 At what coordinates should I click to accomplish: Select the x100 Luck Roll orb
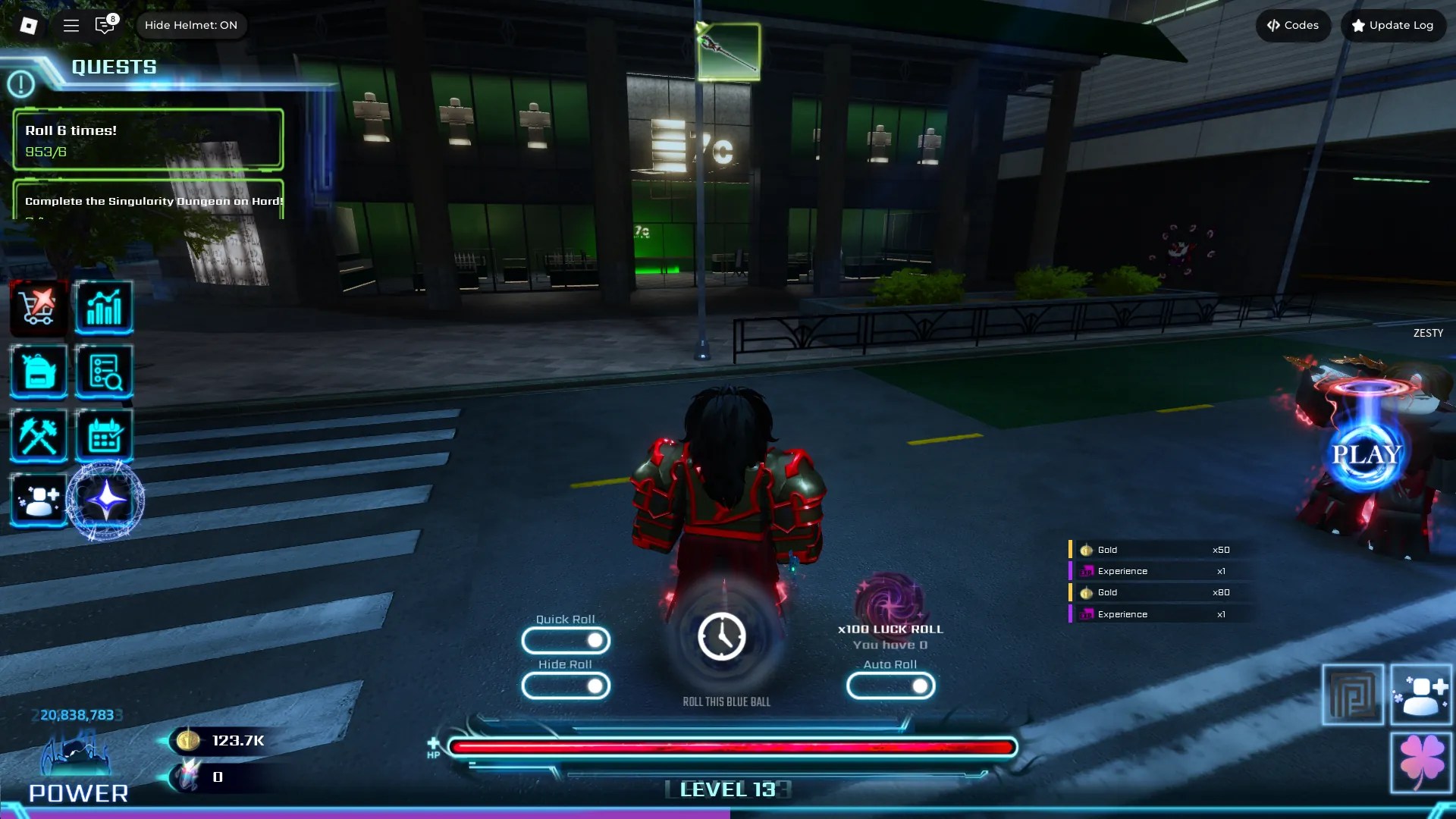coord(890,603)
